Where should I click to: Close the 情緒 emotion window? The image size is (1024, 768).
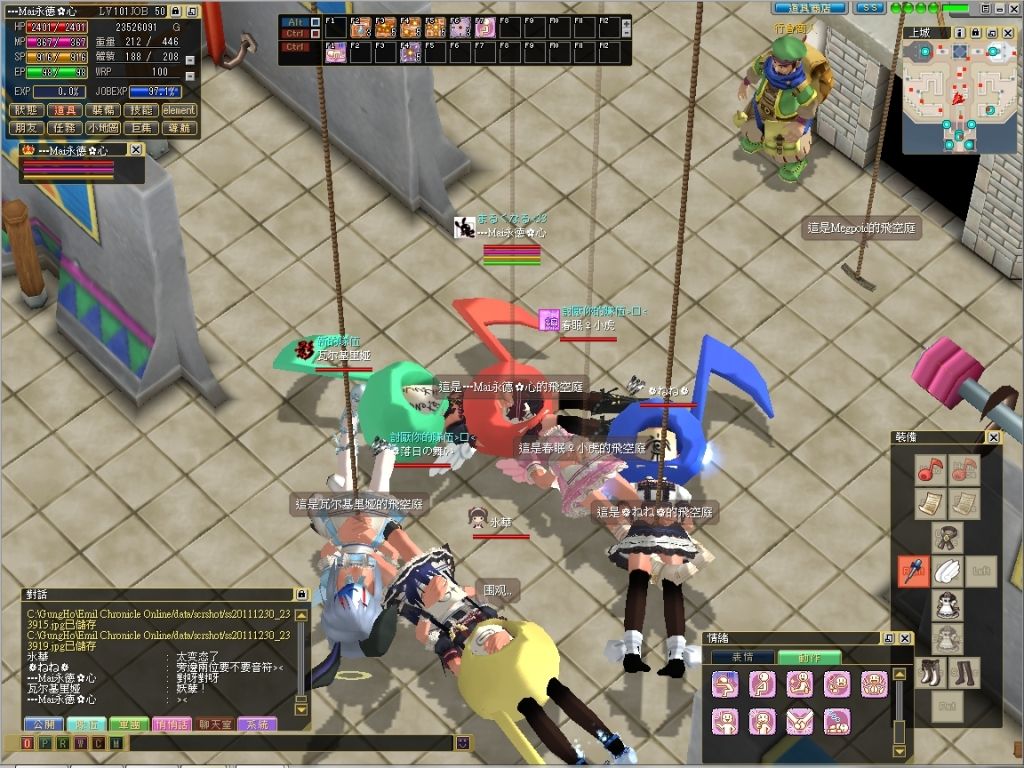[905, 638]
